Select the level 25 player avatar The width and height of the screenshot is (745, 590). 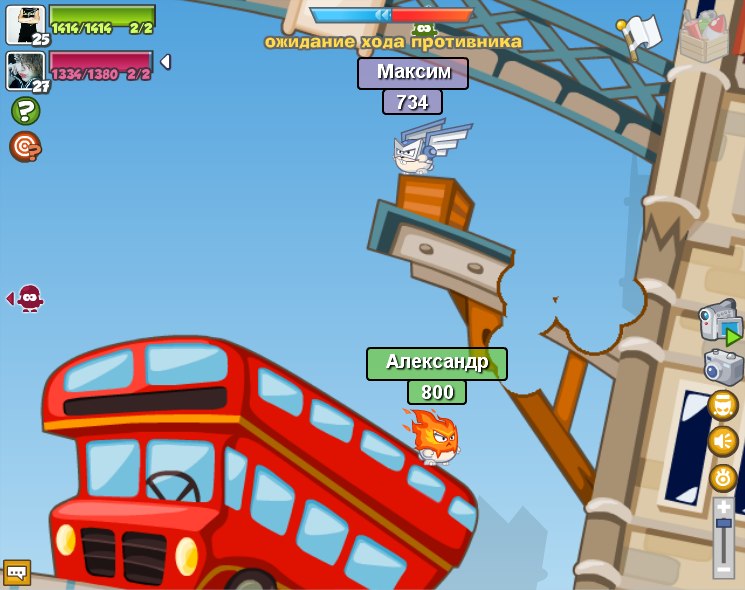point(24,24)
